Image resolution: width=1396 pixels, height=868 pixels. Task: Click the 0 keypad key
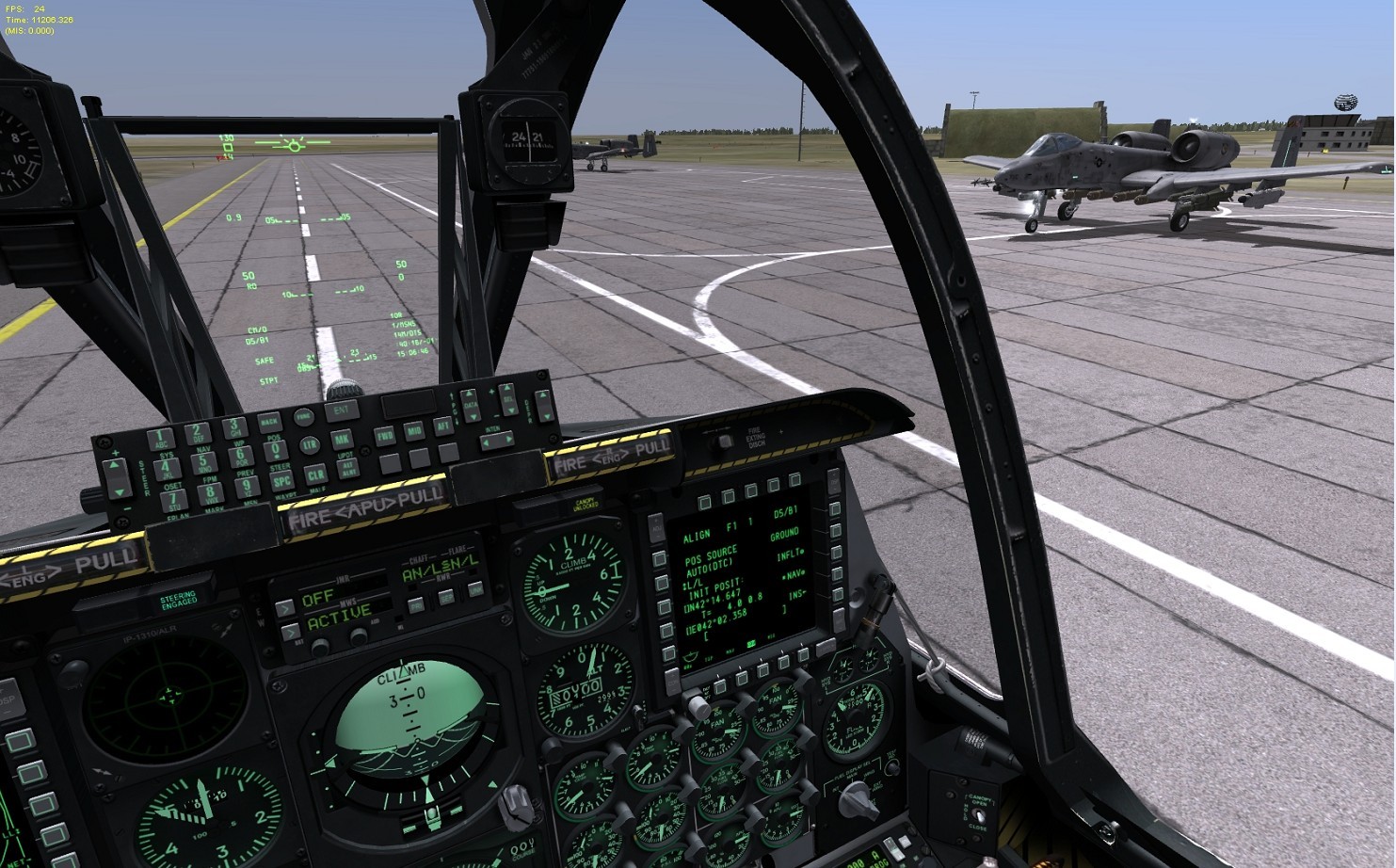point(274,450)
